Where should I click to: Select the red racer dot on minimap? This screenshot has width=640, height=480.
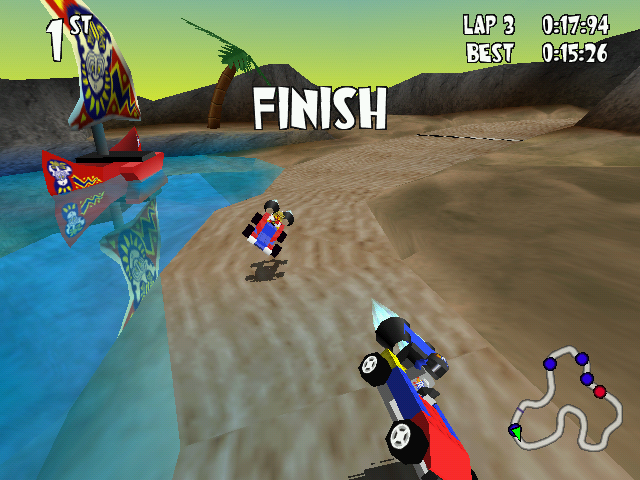pos(600,392)
